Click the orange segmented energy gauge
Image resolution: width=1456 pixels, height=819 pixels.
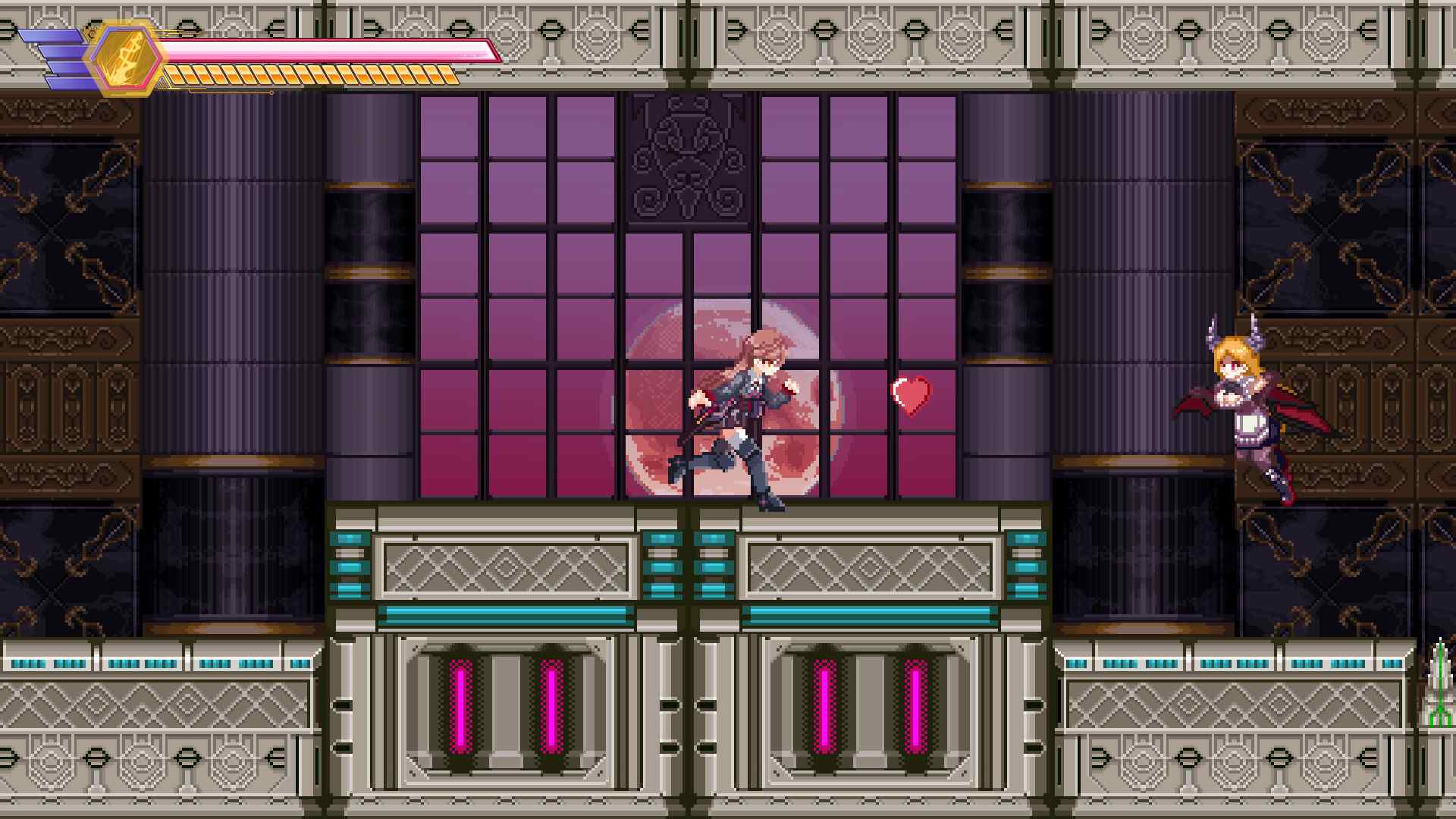click(x=311, y=76)
